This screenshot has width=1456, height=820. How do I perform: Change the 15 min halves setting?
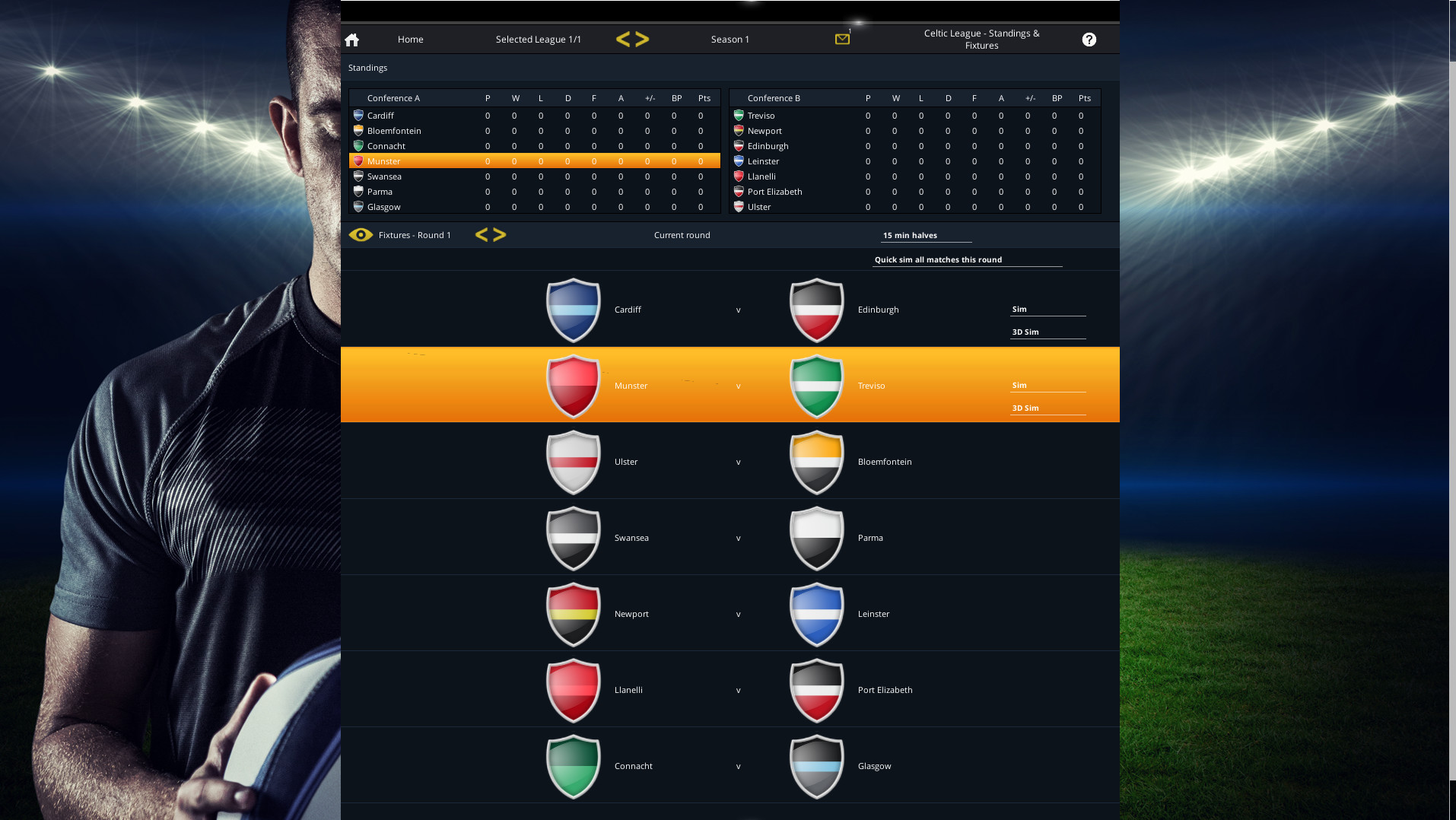pos(910,235)
